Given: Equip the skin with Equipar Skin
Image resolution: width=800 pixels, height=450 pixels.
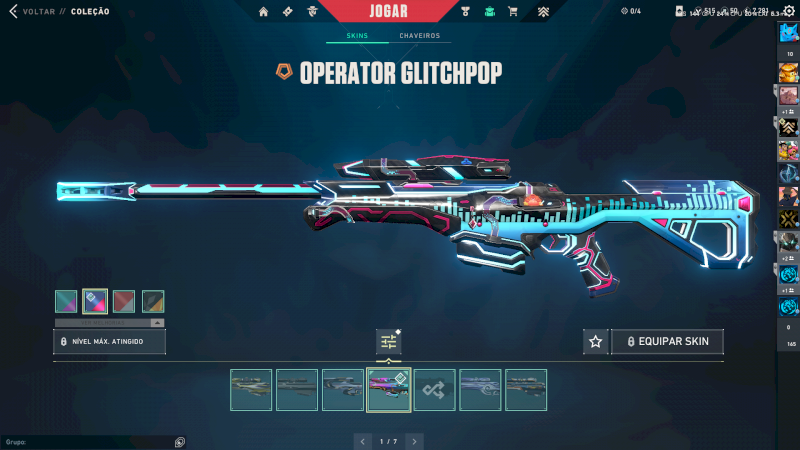Looking at the screenshot, I should pyautogui.click(x=667, y=342).
